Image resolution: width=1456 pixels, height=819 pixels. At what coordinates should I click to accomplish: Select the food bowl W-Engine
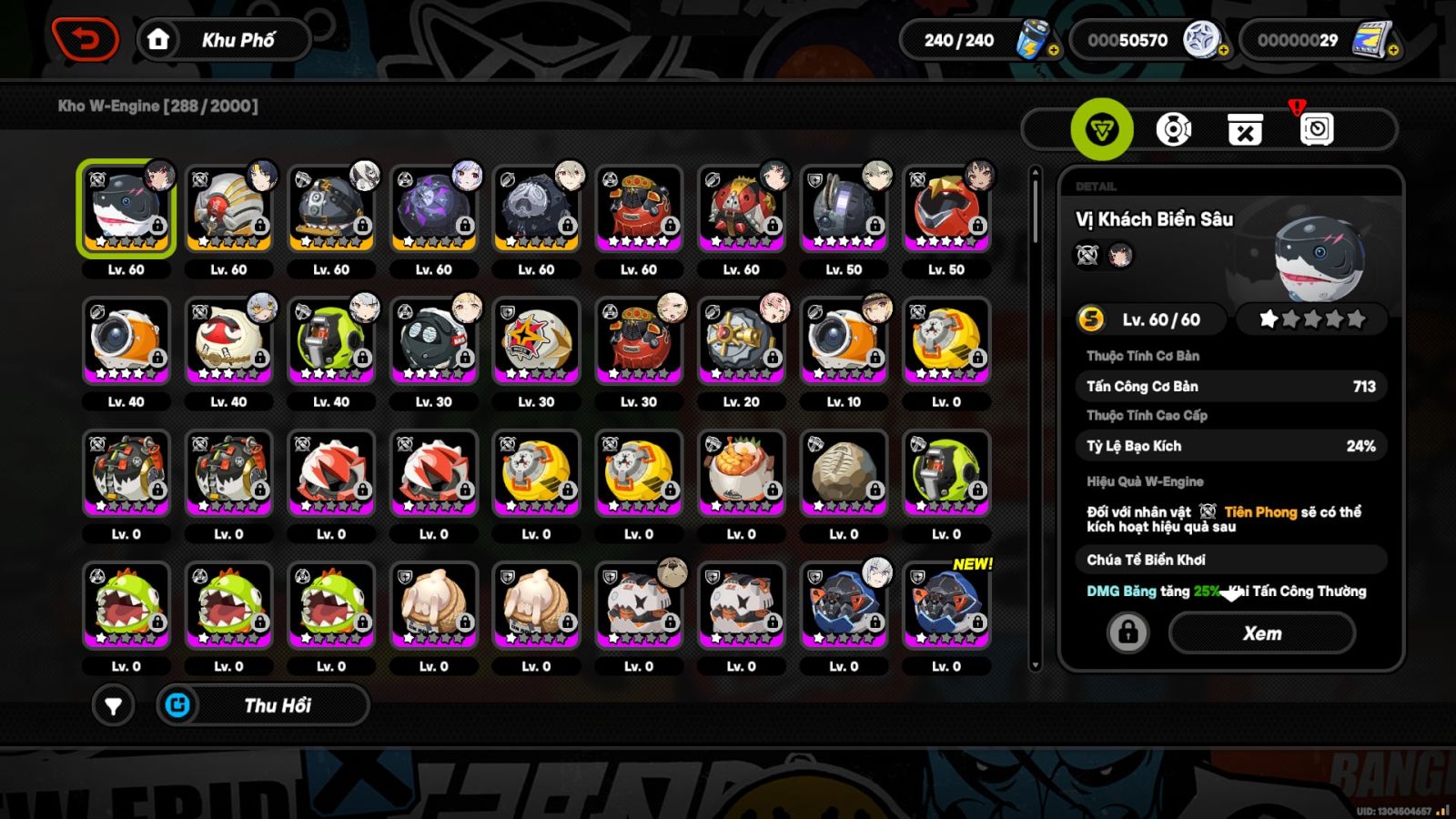click(x=742, y=473)
